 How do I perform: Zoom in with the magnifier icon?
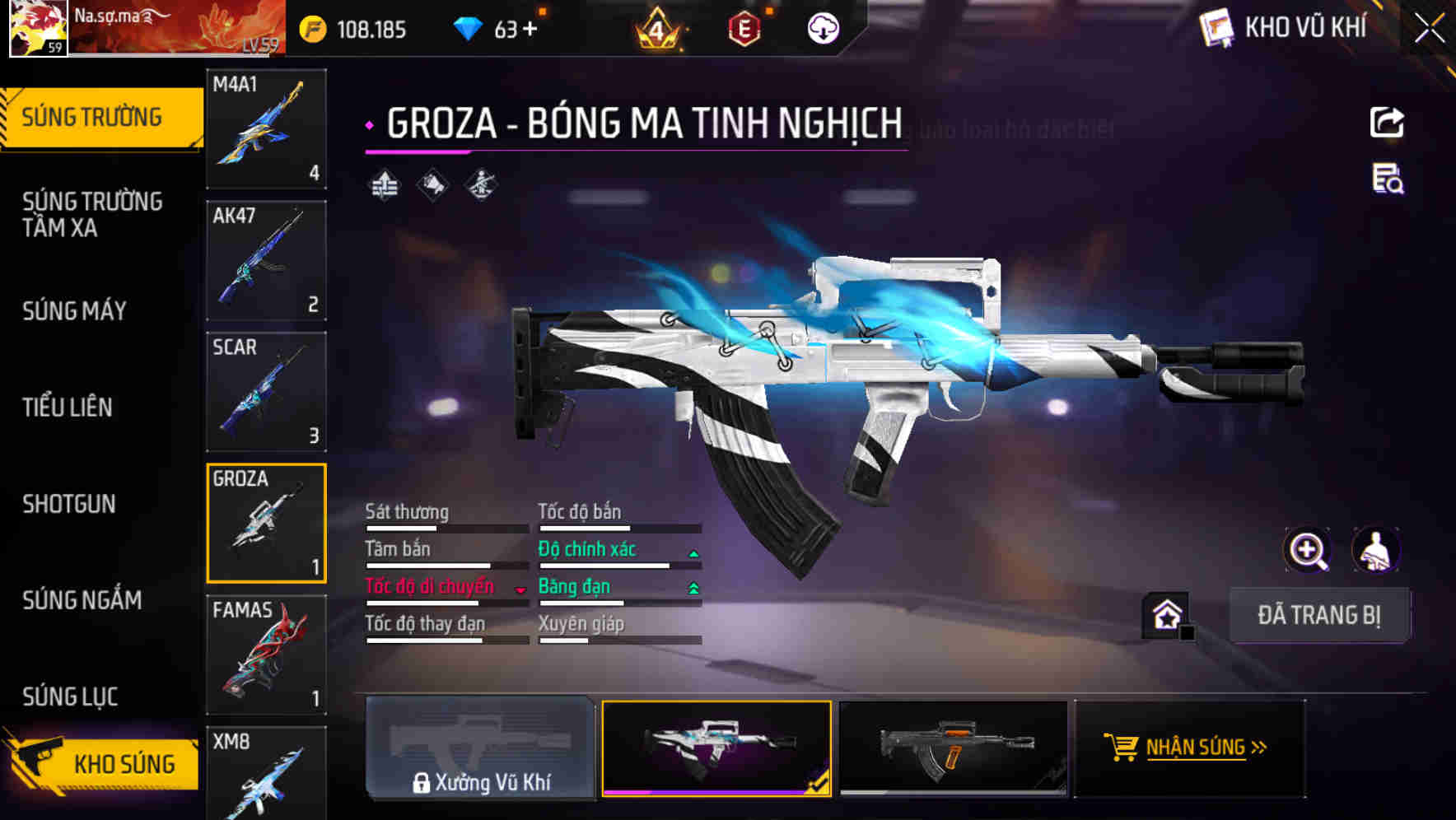tap(1307, 550)
